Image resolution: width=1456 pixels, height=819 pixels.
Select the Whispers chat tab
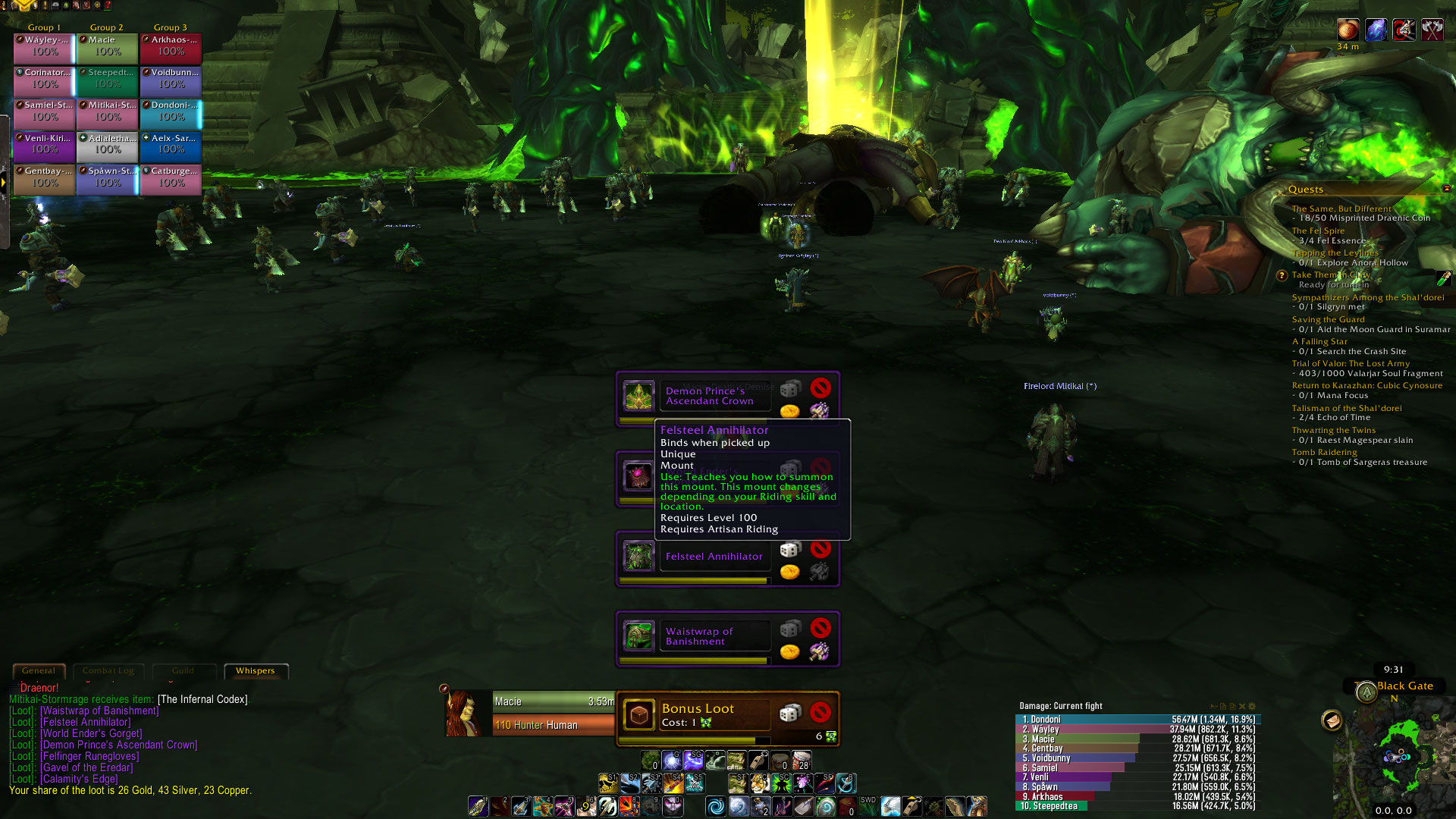pos(255,671)
